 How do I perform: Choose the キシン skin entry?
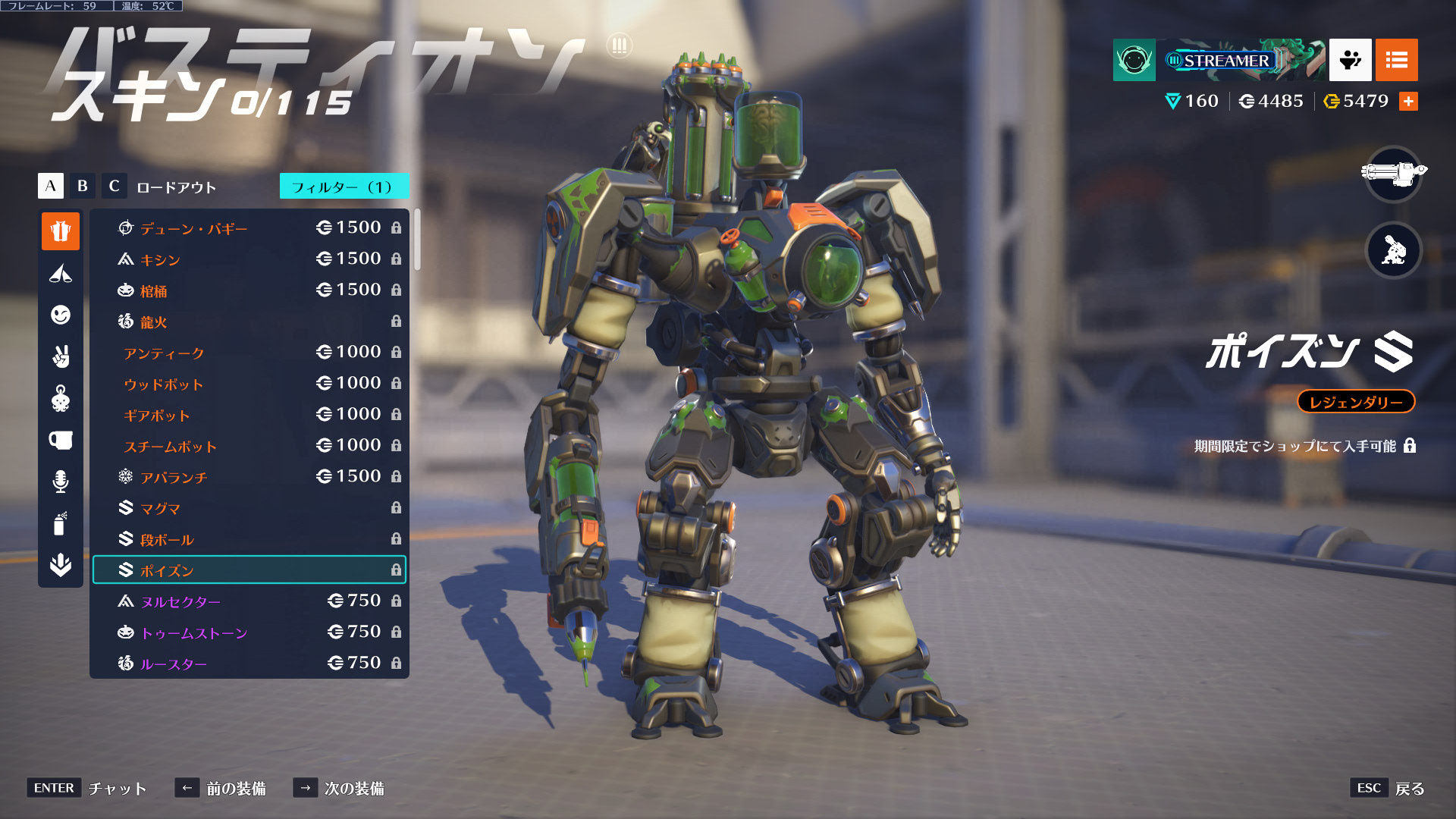[249, 259]
